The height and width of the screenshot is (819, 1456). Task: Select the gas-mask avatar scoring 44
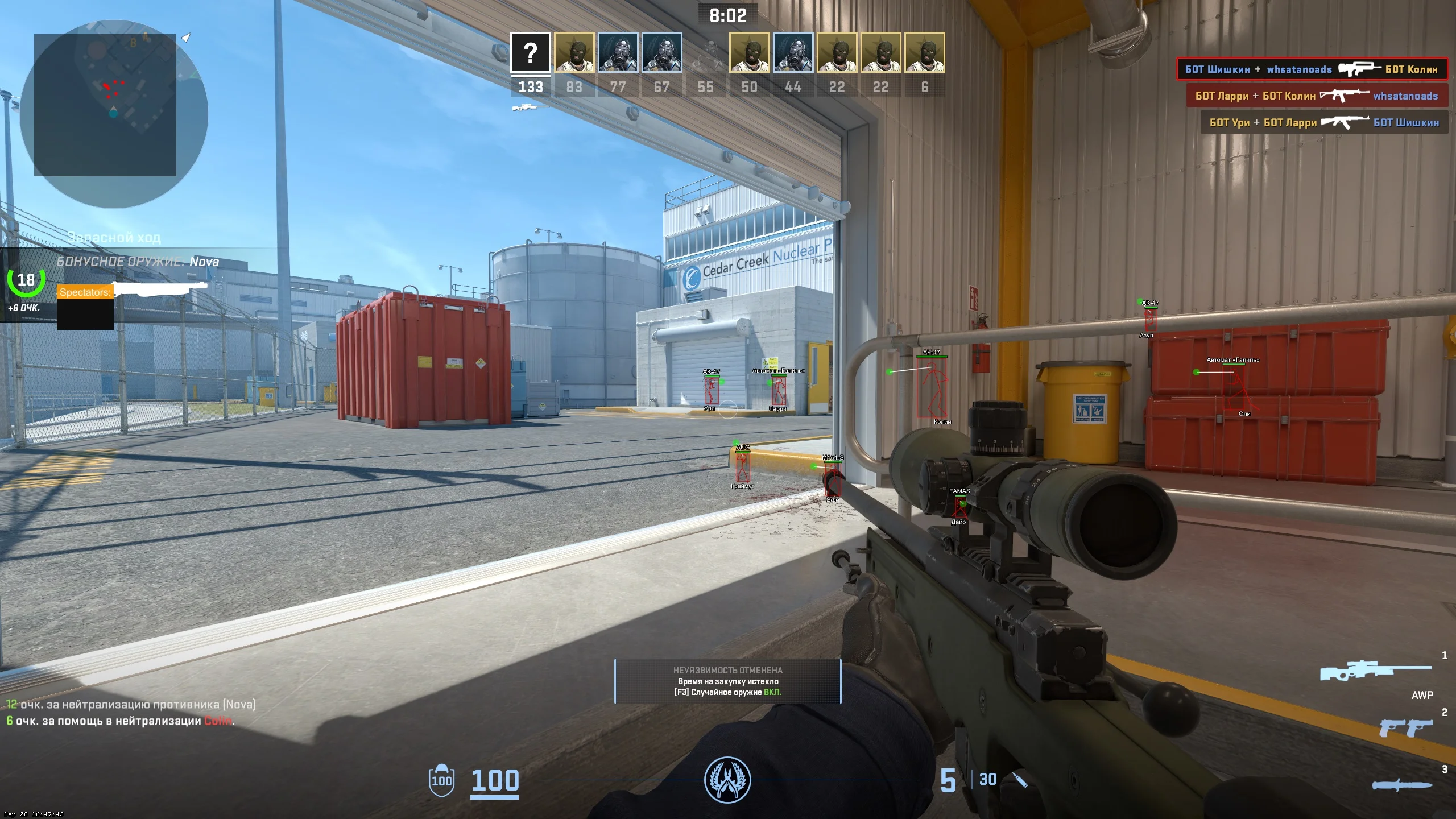[x=793, y=53]
